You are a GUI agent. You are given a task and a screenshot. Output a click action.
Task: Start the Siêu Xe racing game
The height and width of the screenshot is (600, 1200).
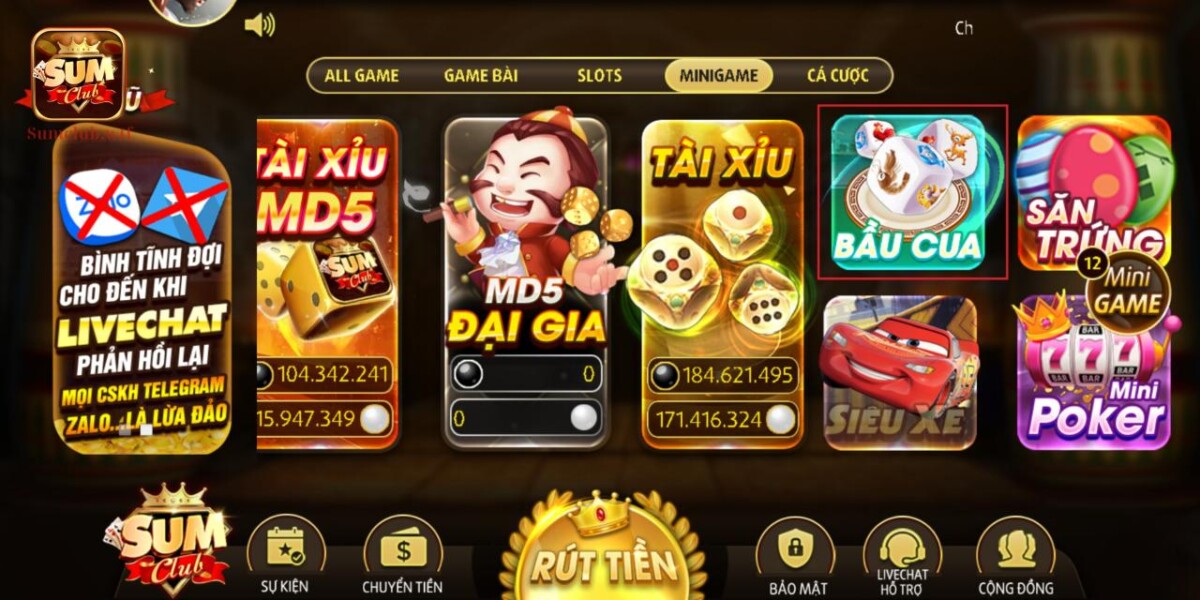(899, 371)
